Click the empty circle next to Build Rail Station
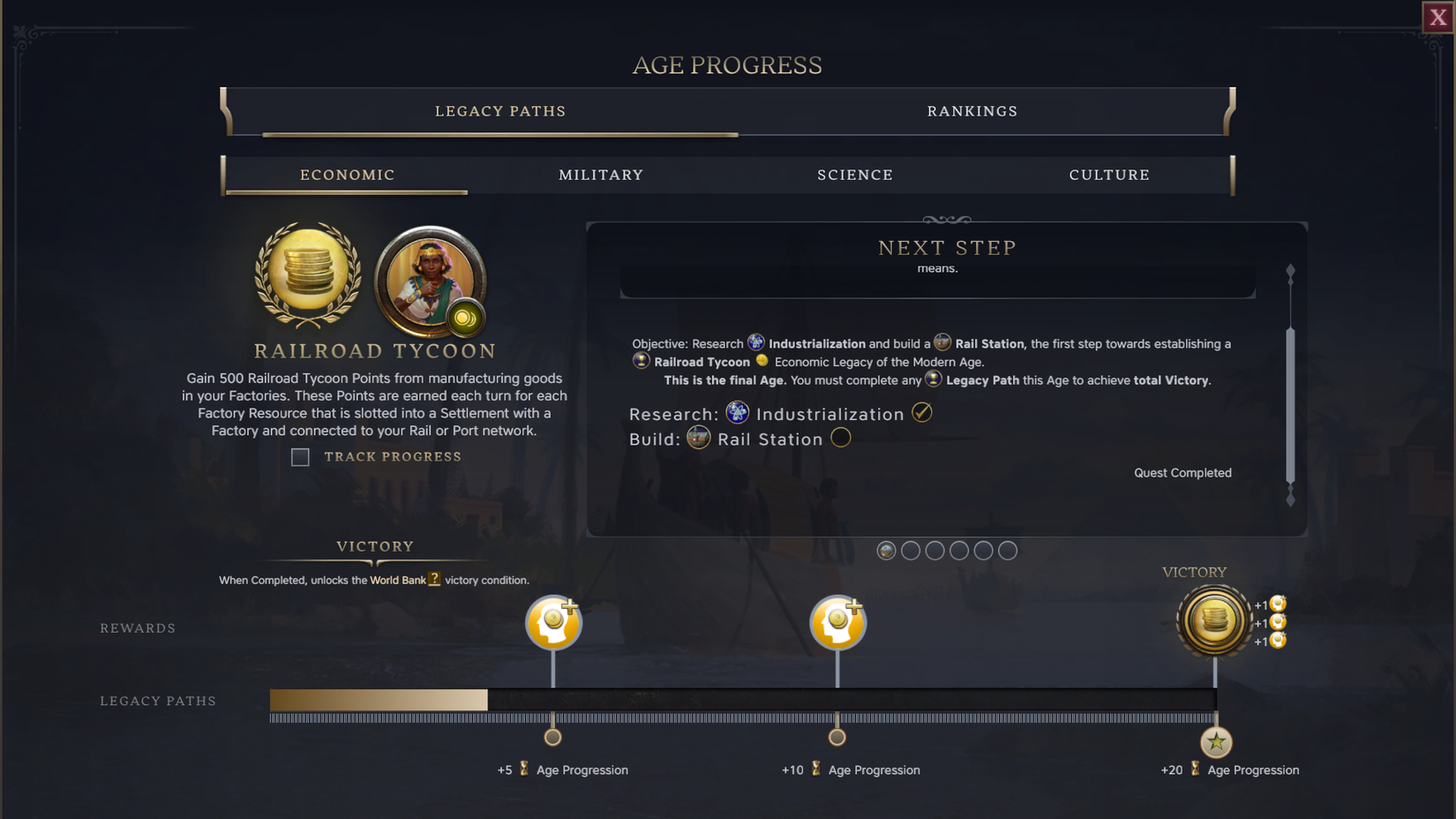 (x=841, y=438)
